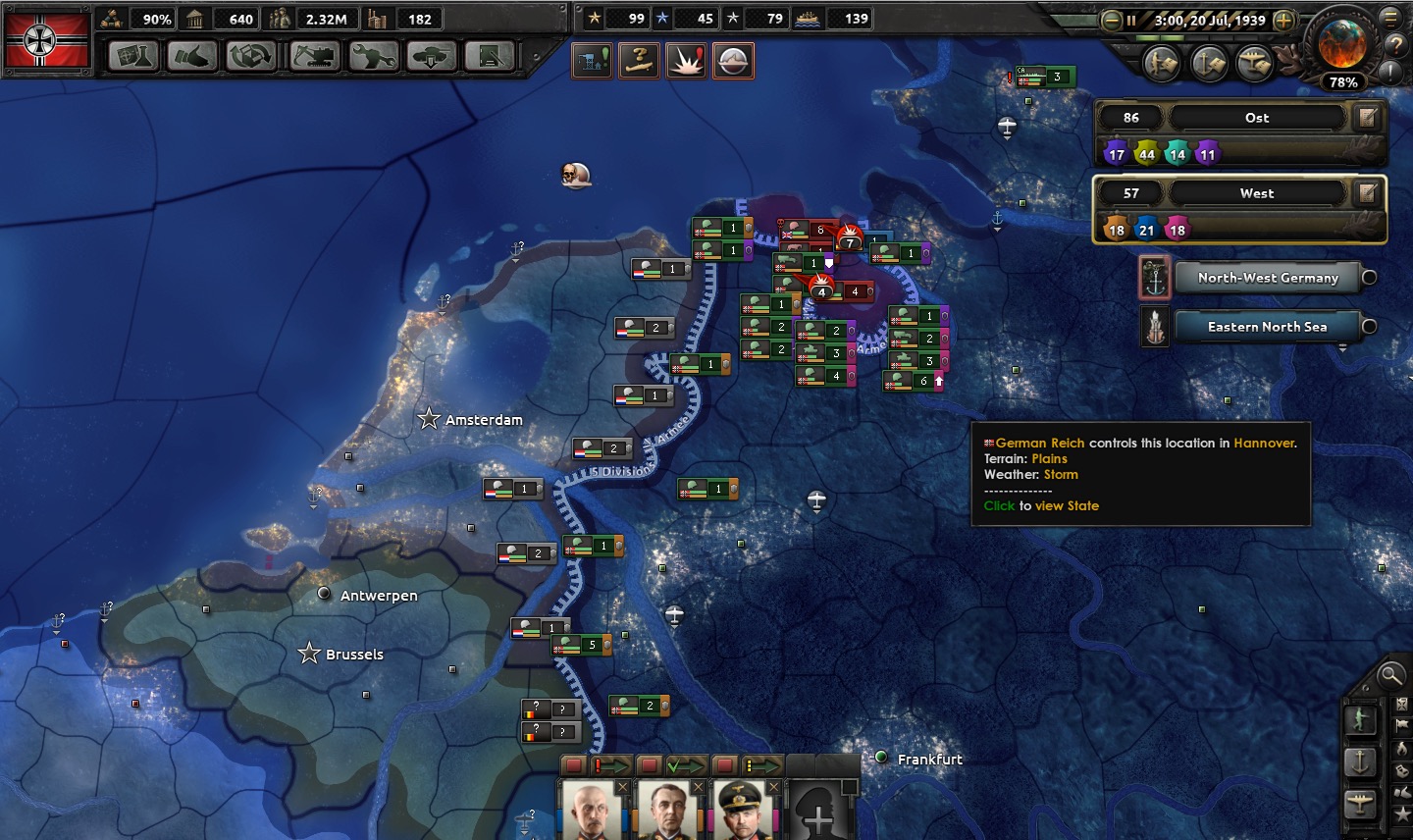The image size is (1413, 840).
Task: Increase game speed with the plus button
Action: click(x=1282, y=21)
